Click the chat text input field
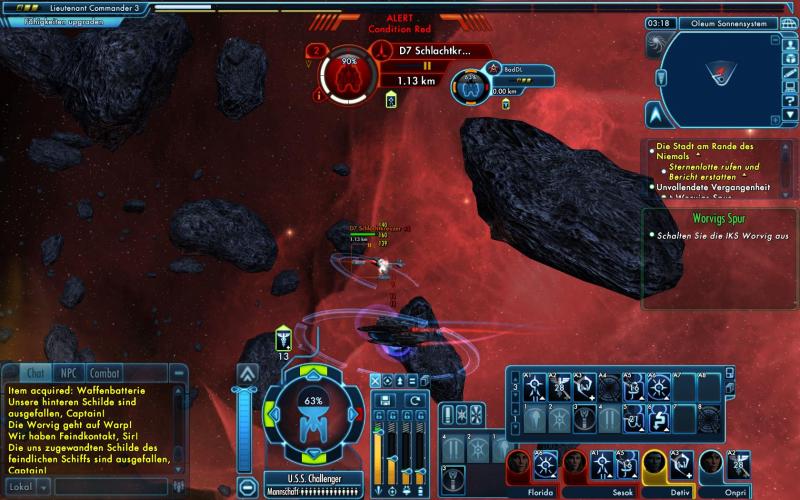800x500 pixels. click(110, 487)
